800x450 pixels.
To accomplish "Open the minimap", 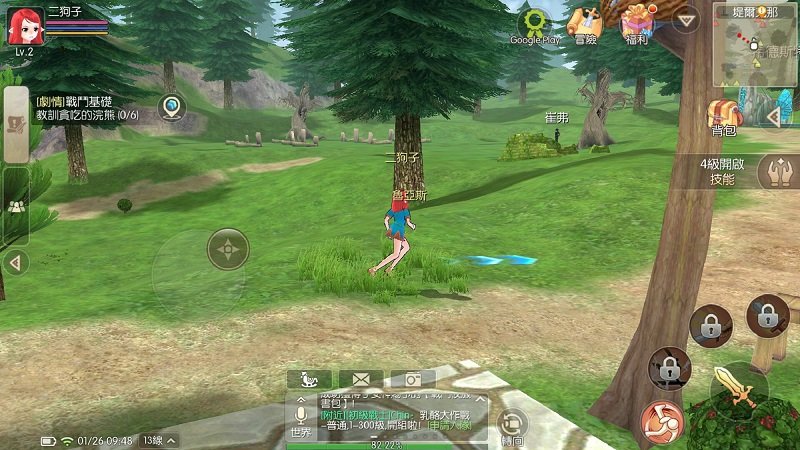I will coord(755,44).
